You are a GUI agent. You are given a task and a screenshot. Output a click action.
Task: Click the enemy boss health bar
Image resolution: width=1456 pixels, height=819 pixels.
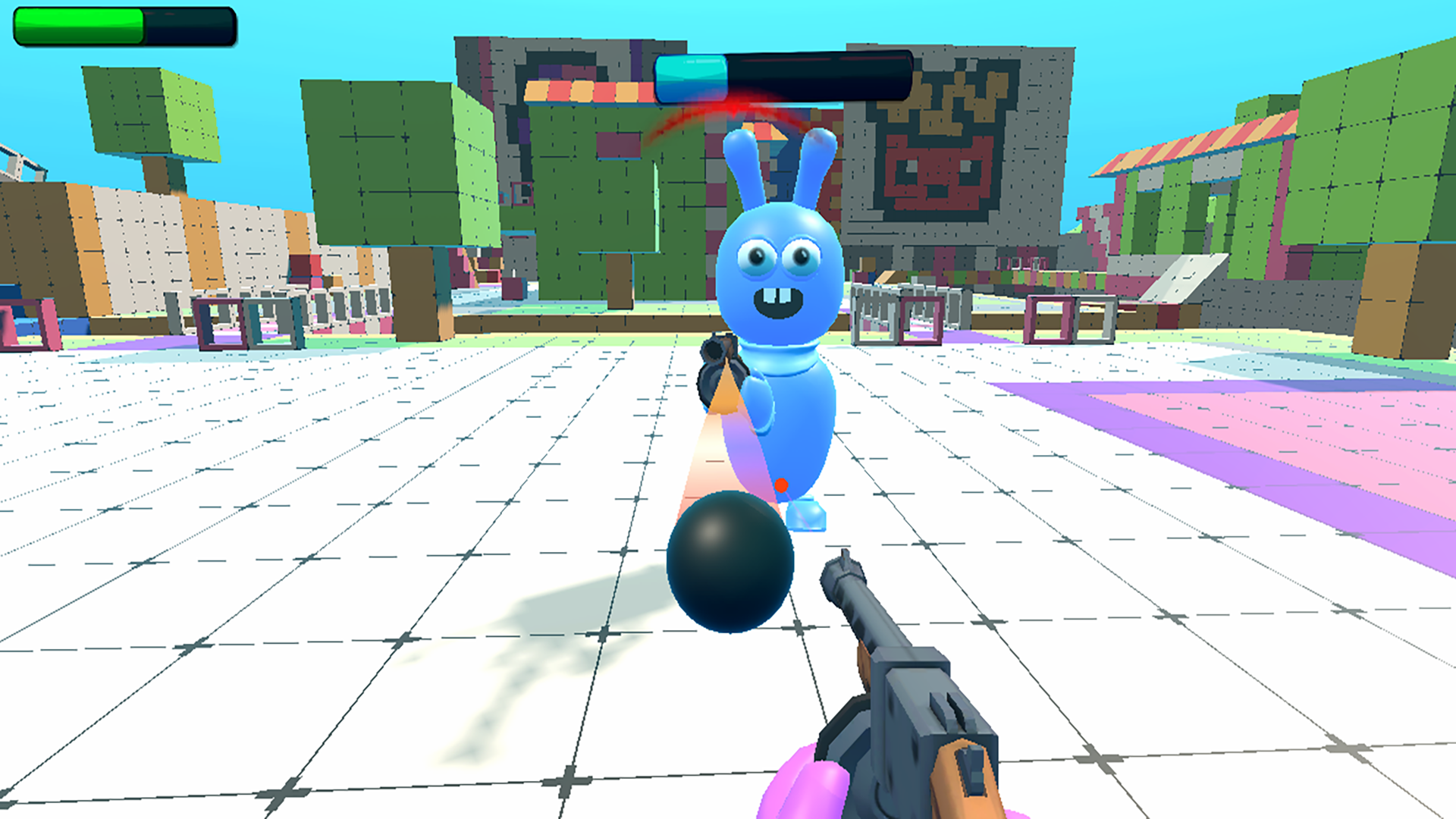[781, 72]
